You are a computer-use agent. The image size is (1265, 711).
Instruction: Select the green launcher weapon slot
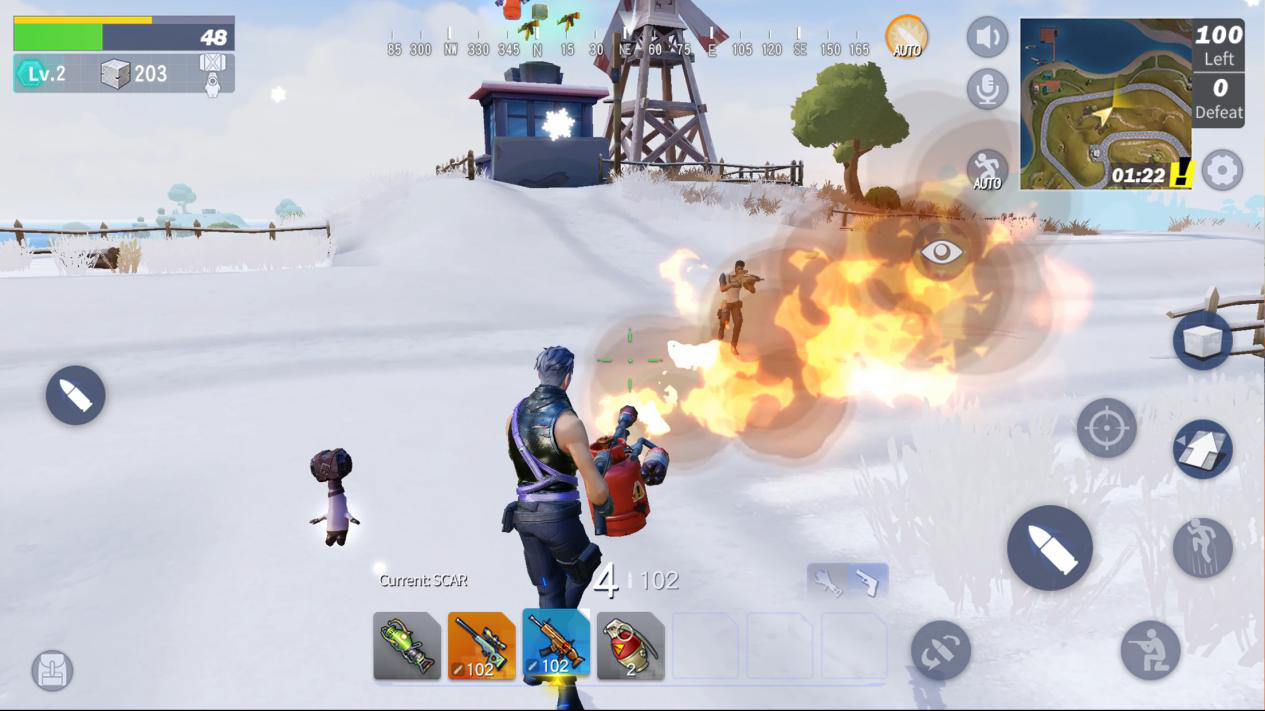[407, 646]
